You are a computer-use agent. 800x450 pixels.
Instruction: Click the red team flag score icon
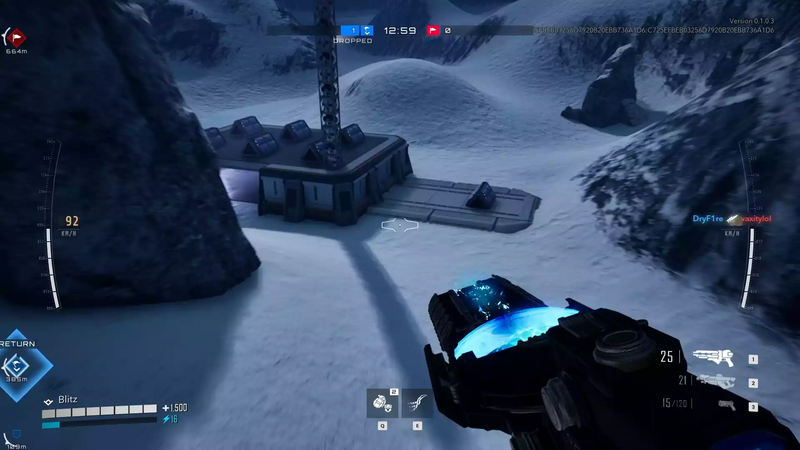tap(434, 30)
